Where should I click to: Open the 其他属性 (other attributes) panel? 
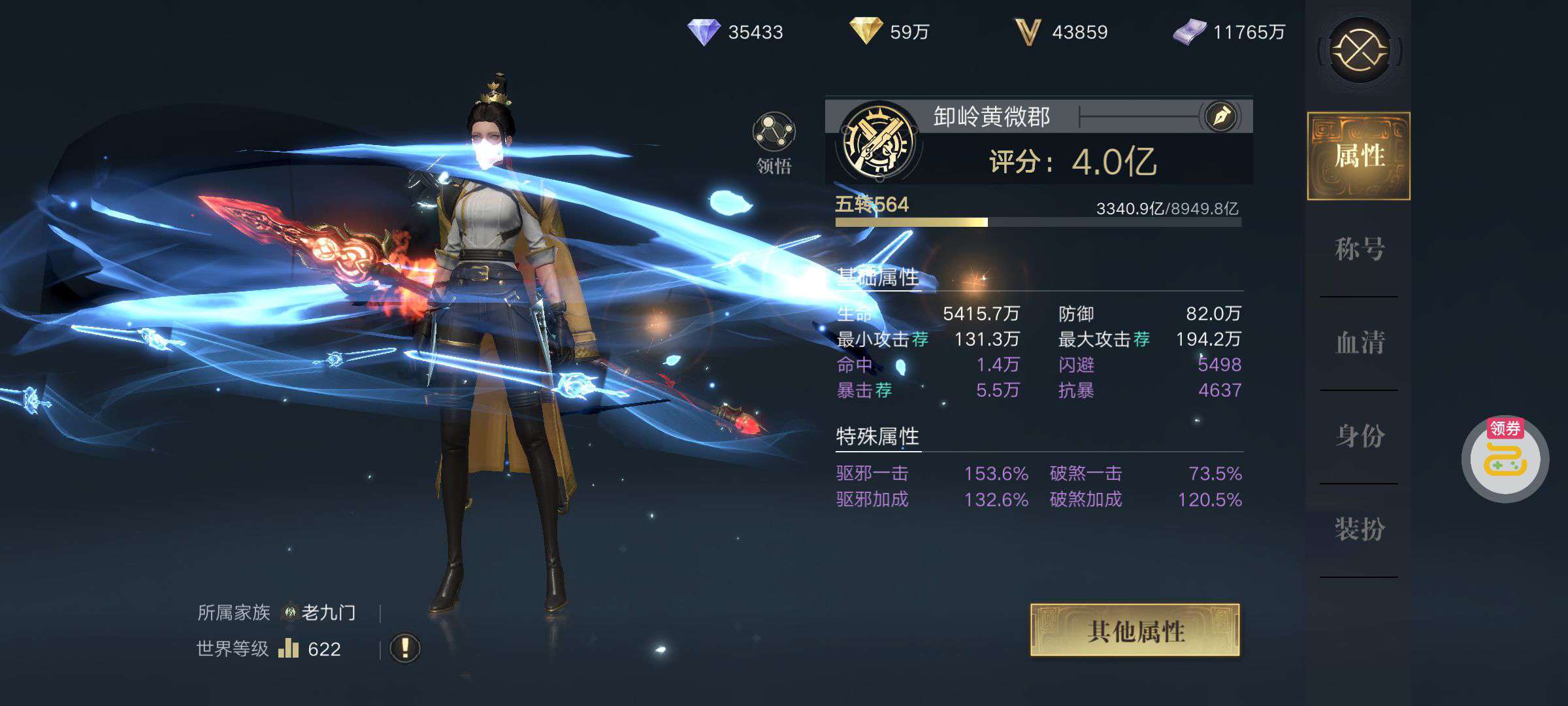pos(1135,630)
